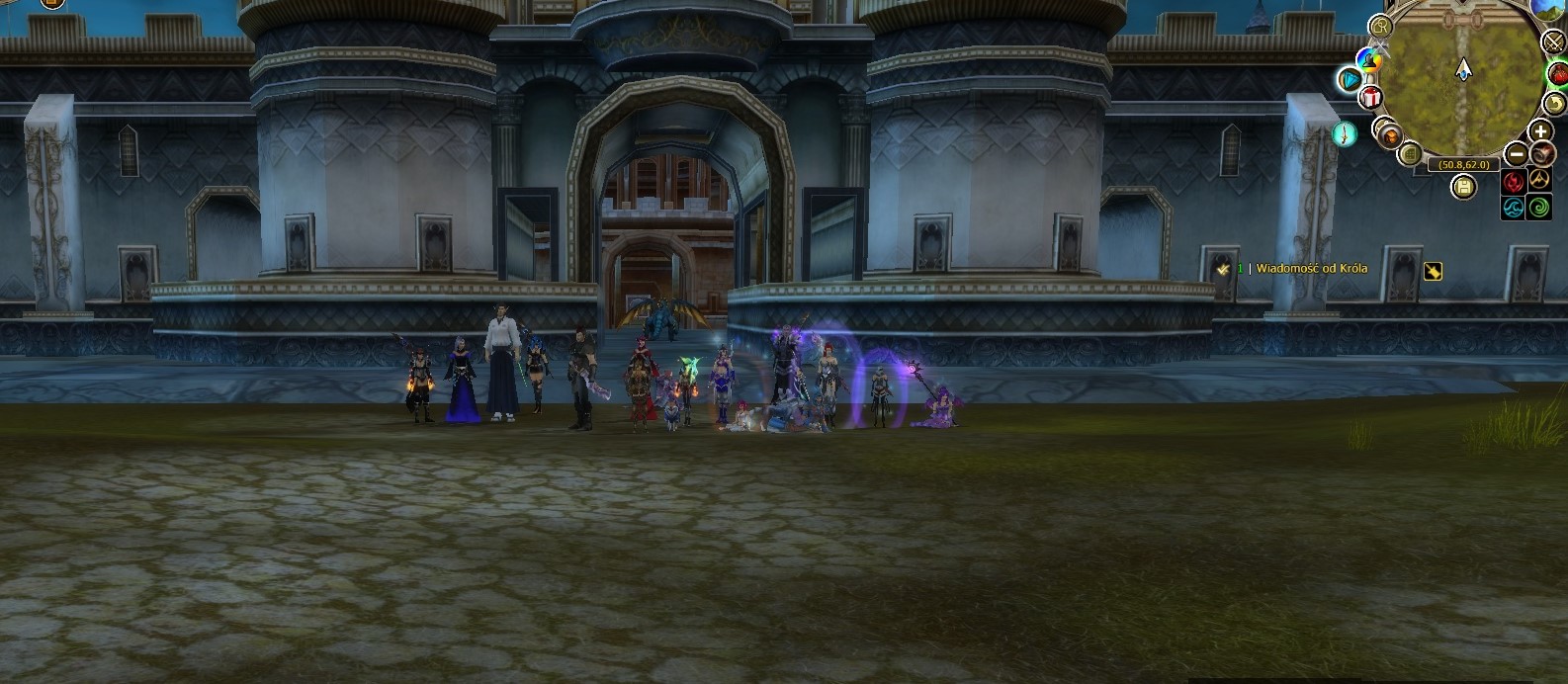Open the 'Wiadomość od Króla' quest entry
The height and width of the screenshot is (684, 1568).
coord(1312,269)
